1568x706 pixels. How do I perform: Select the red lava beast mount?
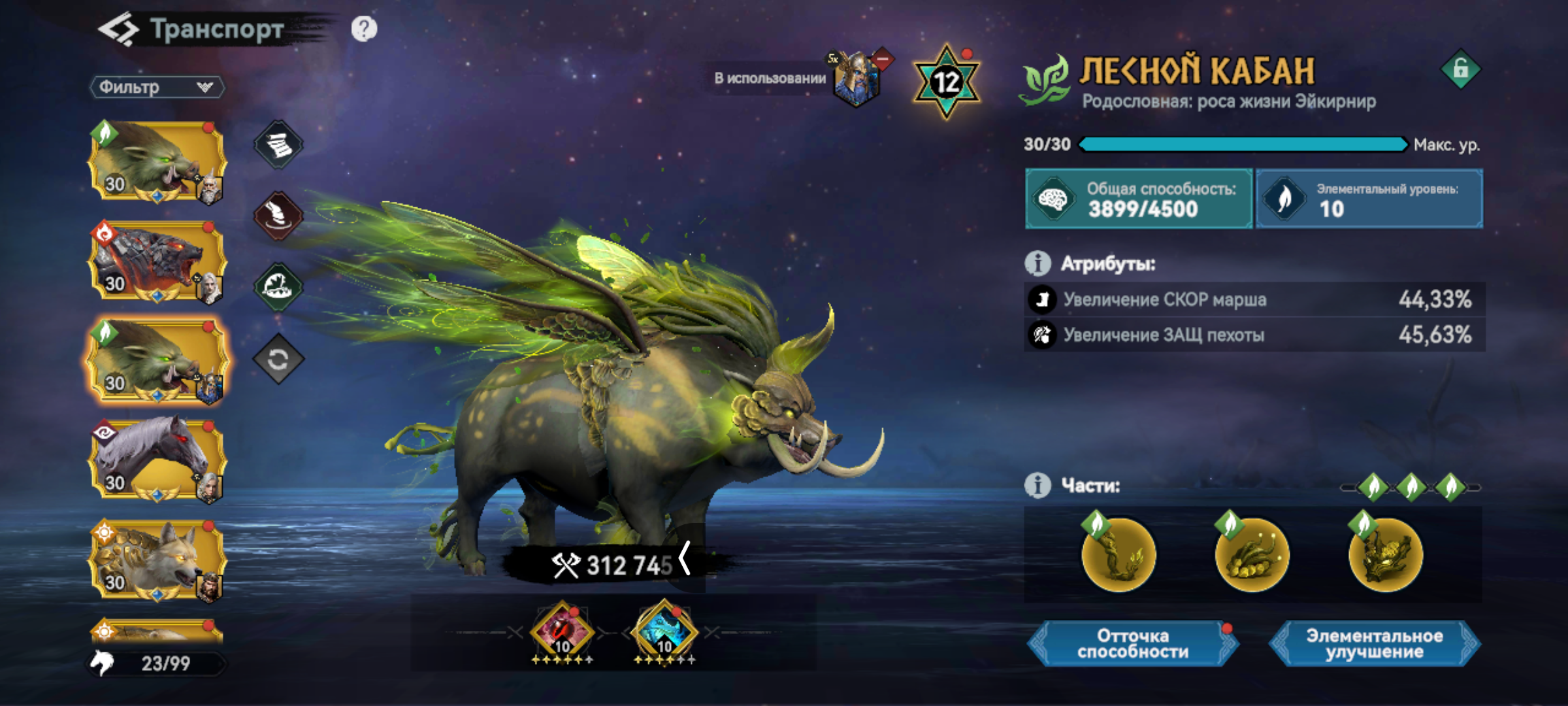[157, 261]
